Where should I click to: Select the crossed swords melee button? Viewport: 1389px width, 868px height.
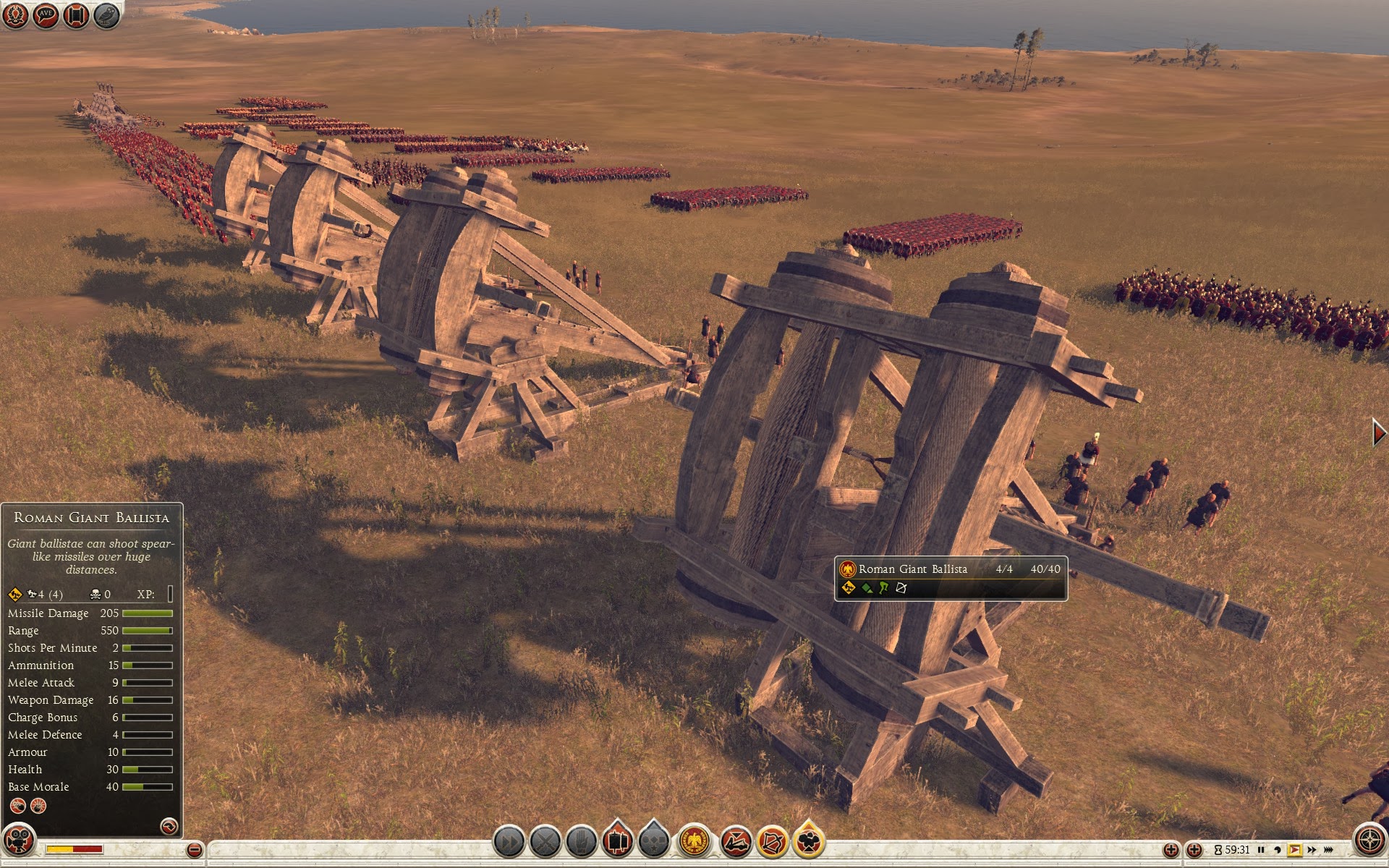[545, 842]
